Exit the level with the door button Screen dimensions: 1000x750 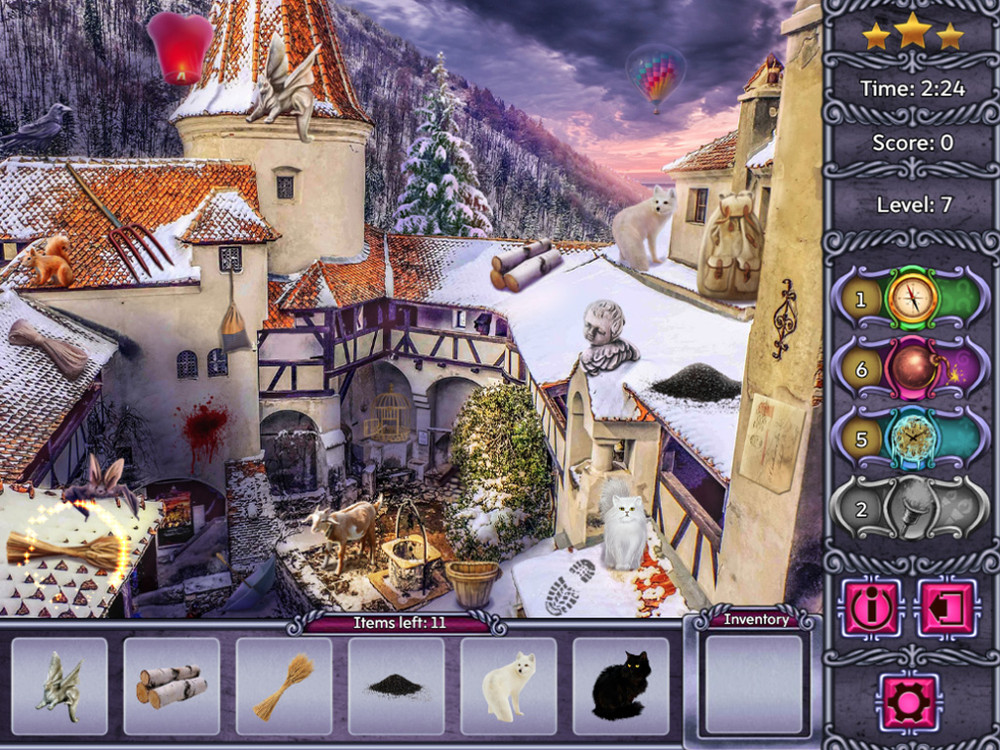[946, 607]
